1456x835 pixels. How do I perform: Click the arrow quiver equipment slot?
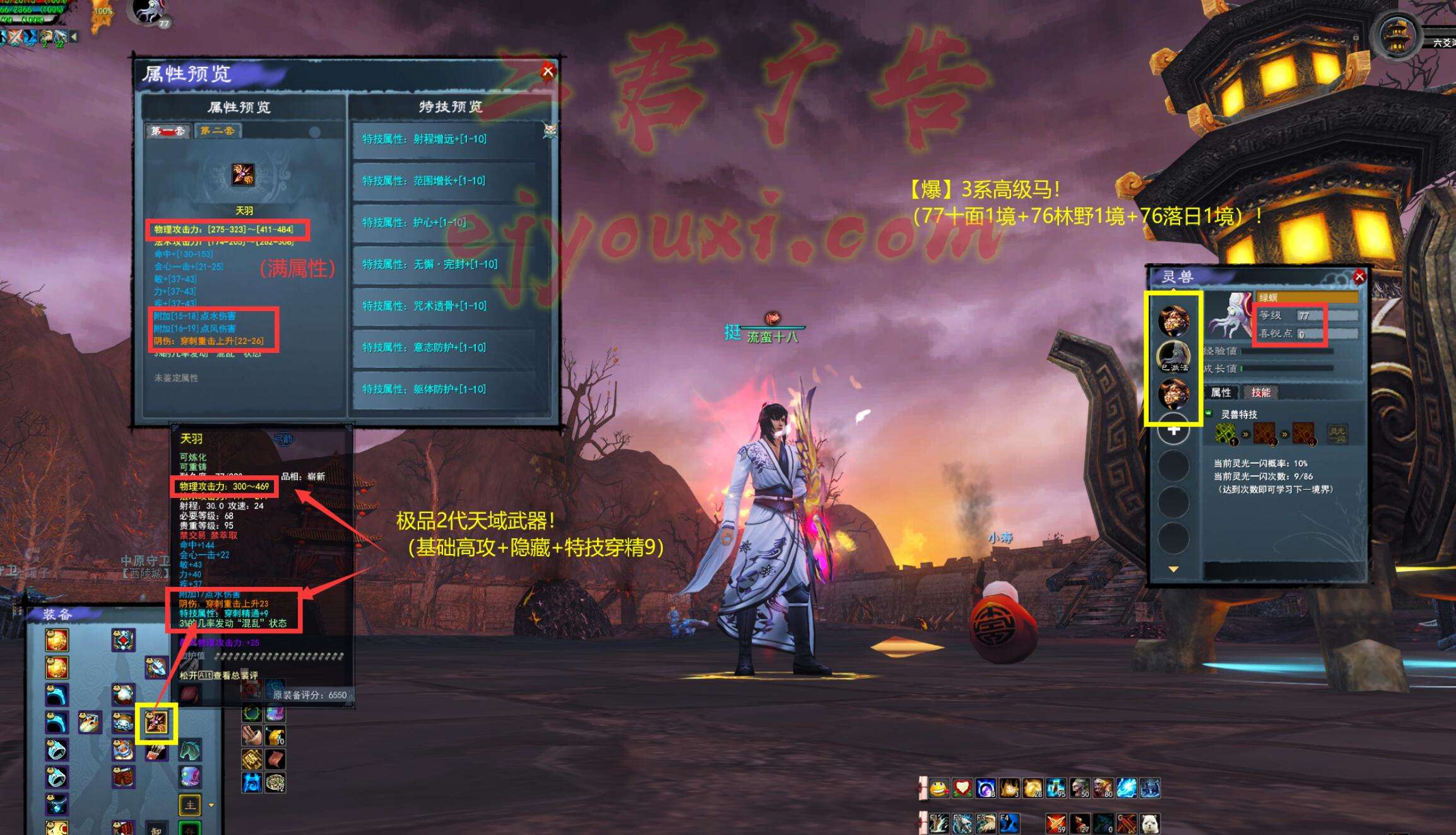(157, 751)
